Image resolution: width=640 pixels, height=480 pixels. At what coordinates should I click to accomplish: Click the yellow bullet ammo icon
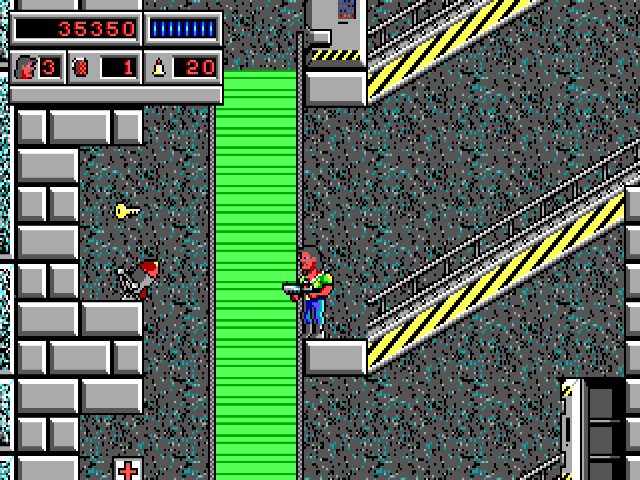[x=158, y=68]
